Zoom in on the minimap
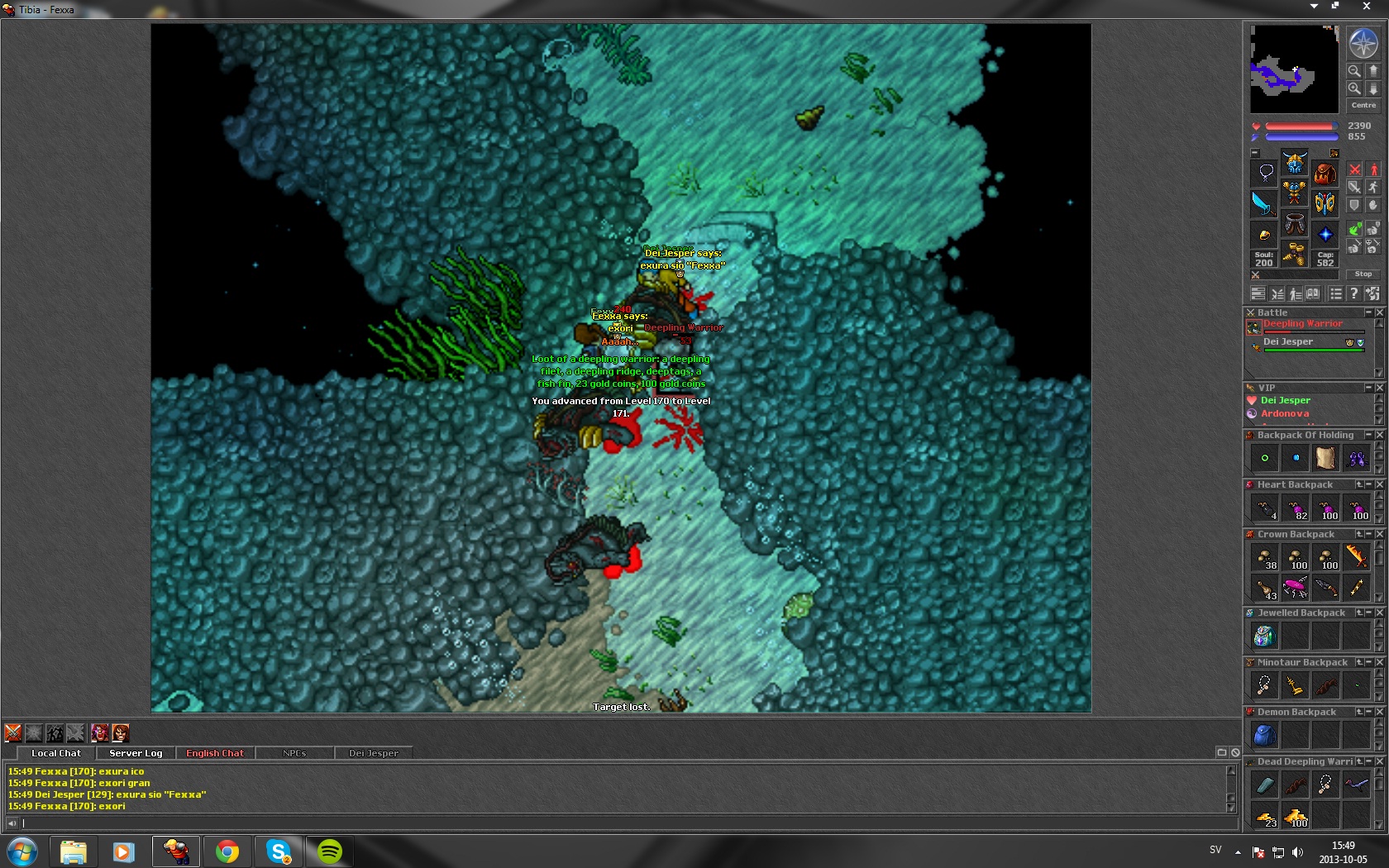Viewport: 1389px width, 868px height. click(x=1354, y=71)
